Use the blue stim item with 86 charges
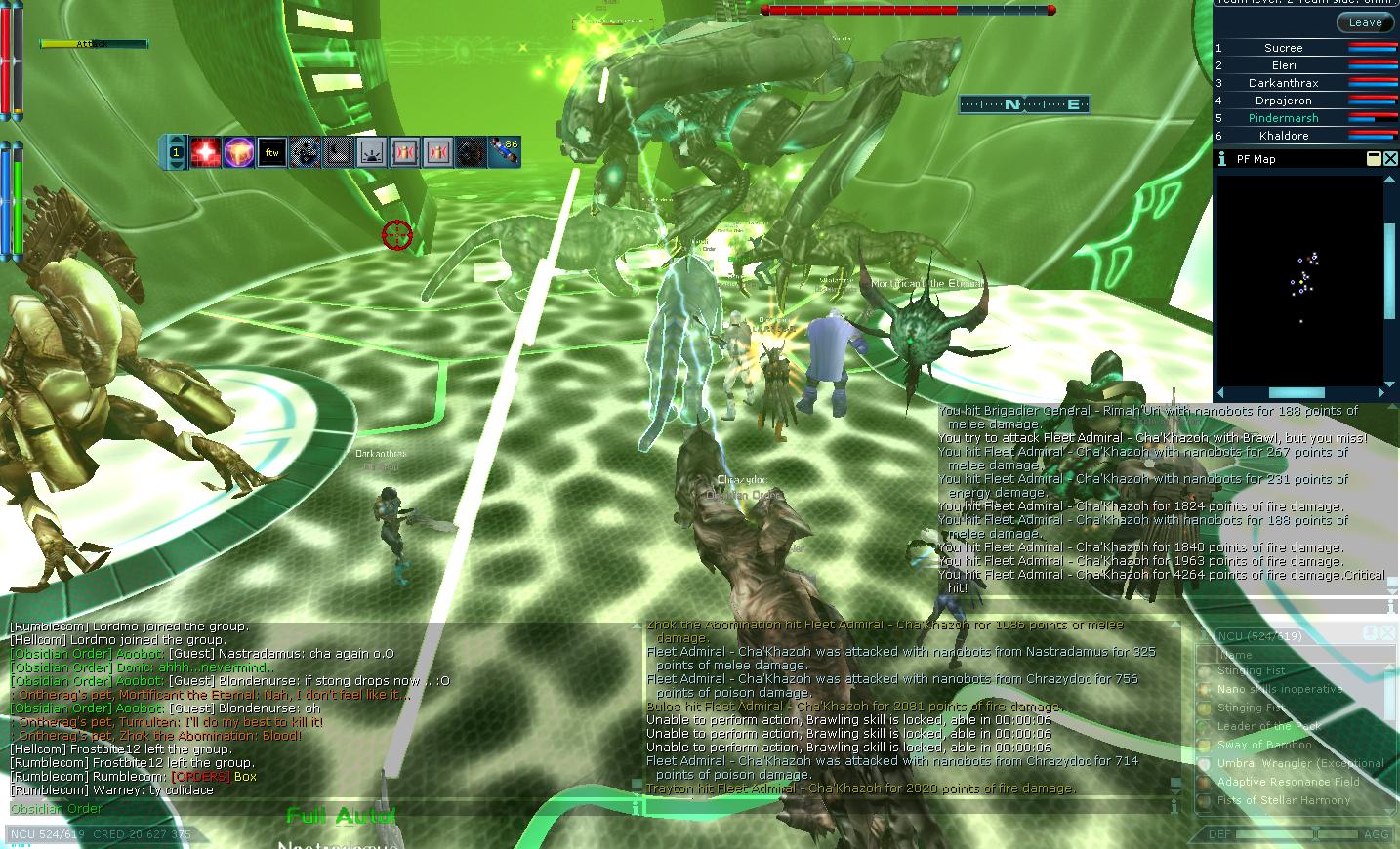This screenshot has height=849, width=1400. pyautogui.click(x=504, y=152)
